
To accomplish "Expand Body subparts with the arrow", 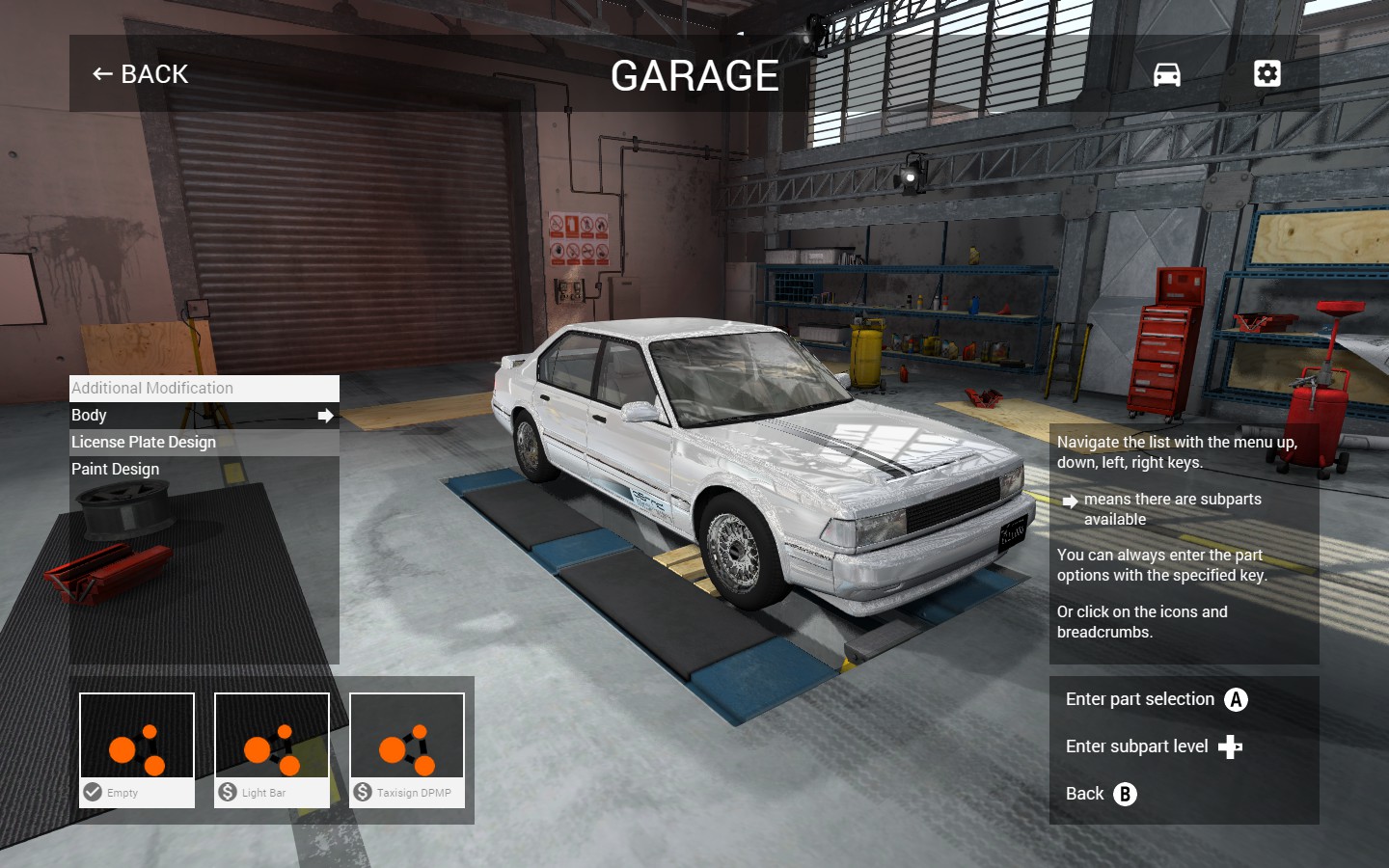I will (325, 416).
